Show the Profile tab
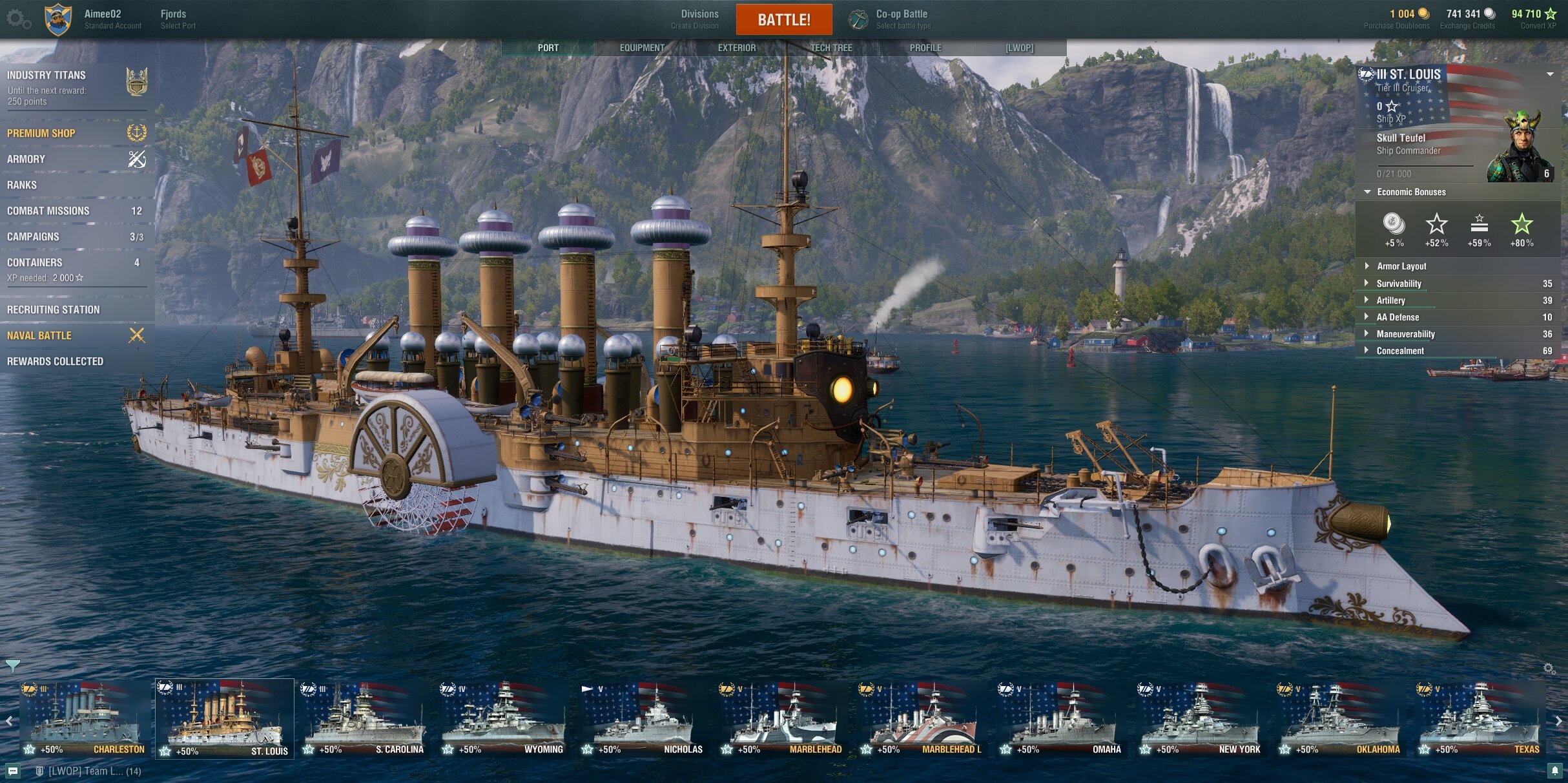The image size is (1568, 783). [925, 48]
